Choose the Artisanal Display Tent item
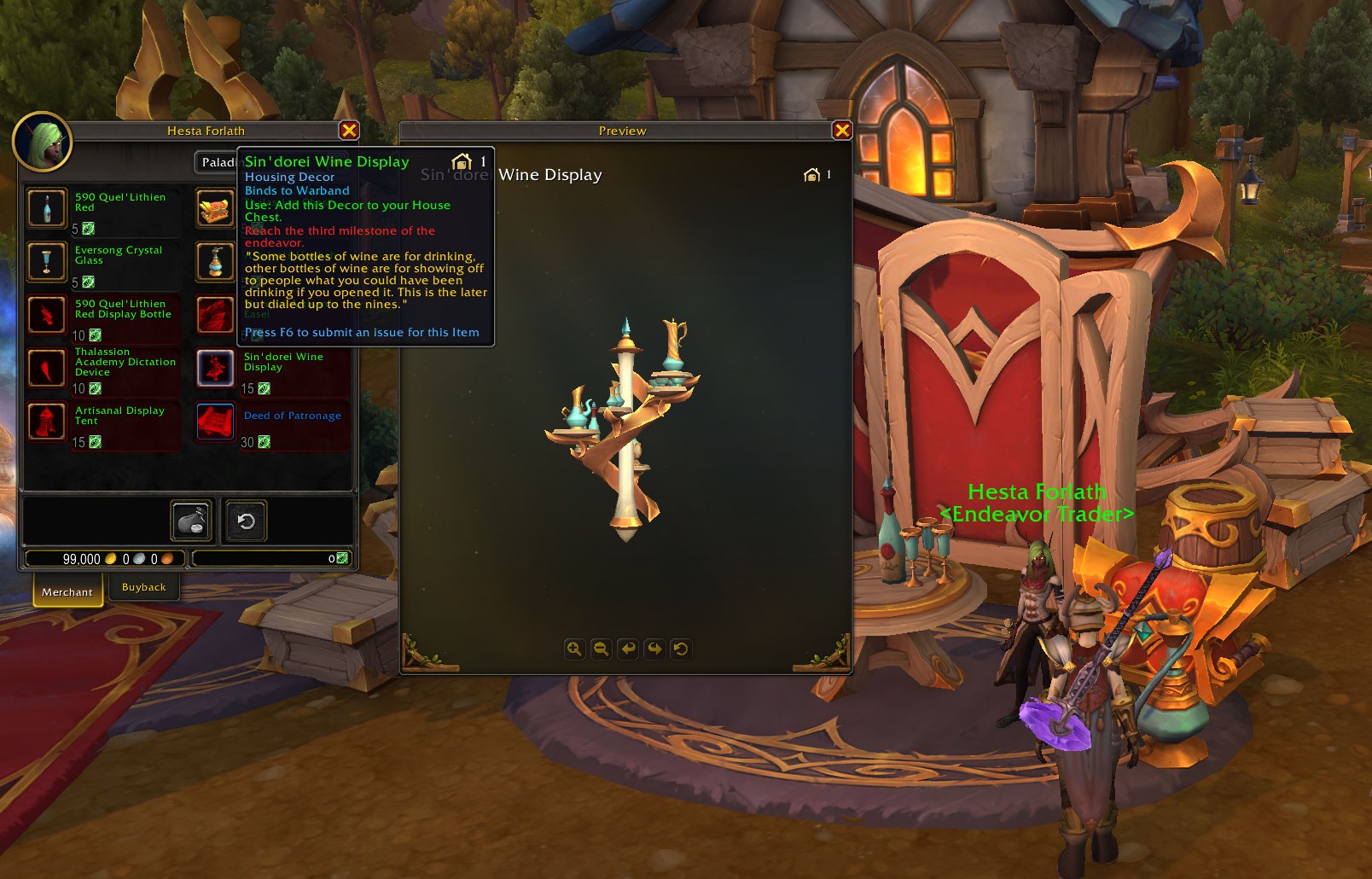The height and width of the screenshot is (879, 1372). 47,422
